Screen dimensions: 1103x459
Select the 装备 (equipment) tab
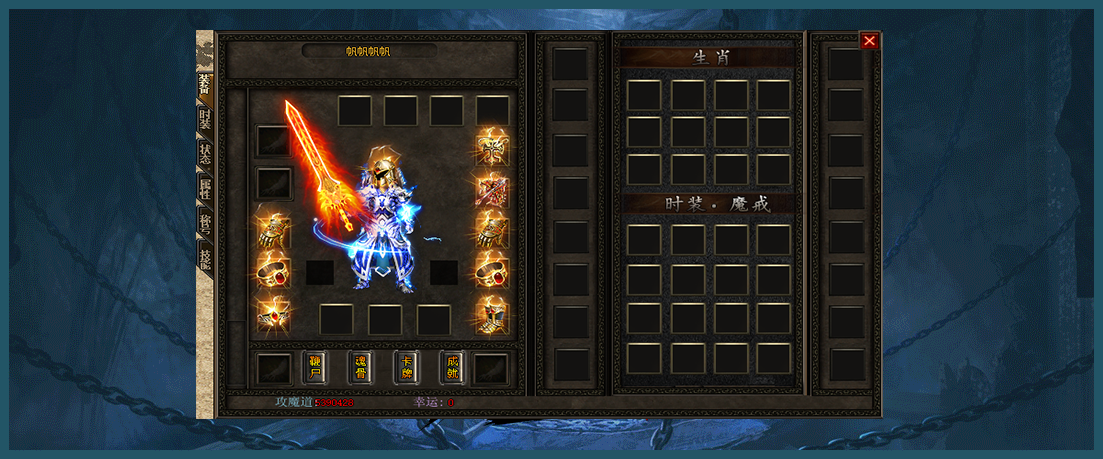click(x=205, y=84)
